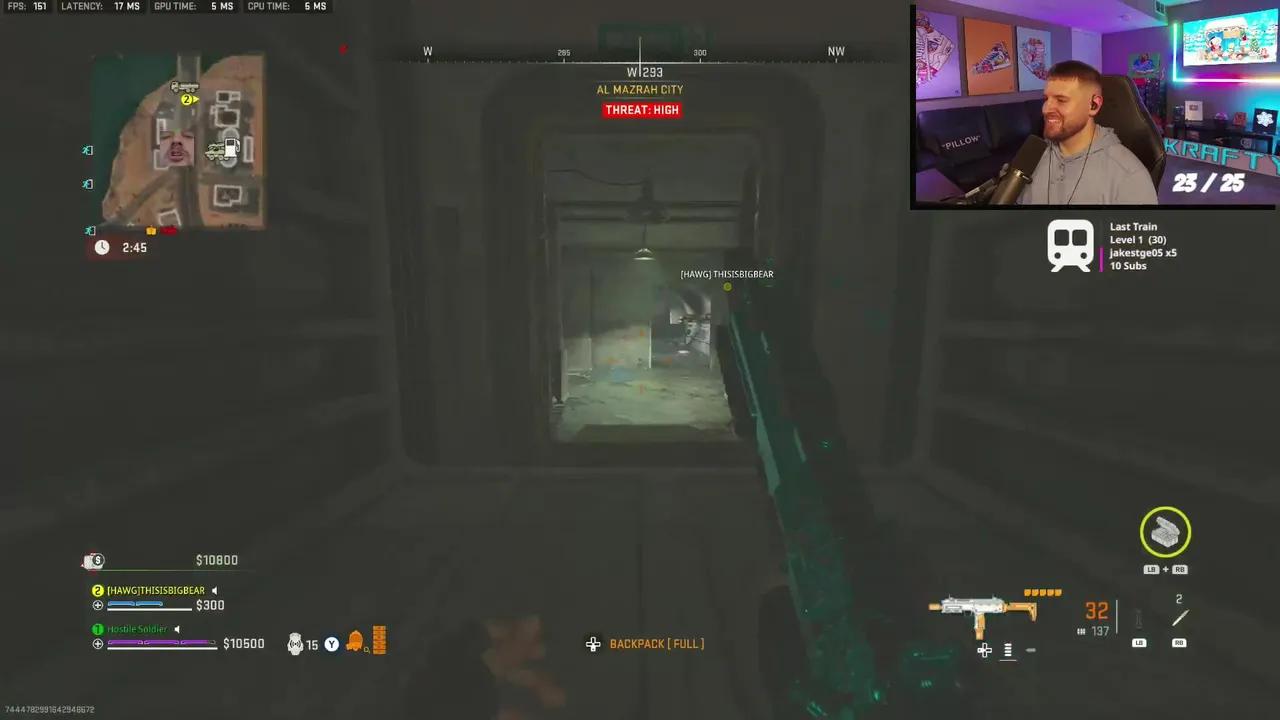Click the THREAT: HIGH indicator
Screen dimensions: 1280x720
tap(641, 110)
